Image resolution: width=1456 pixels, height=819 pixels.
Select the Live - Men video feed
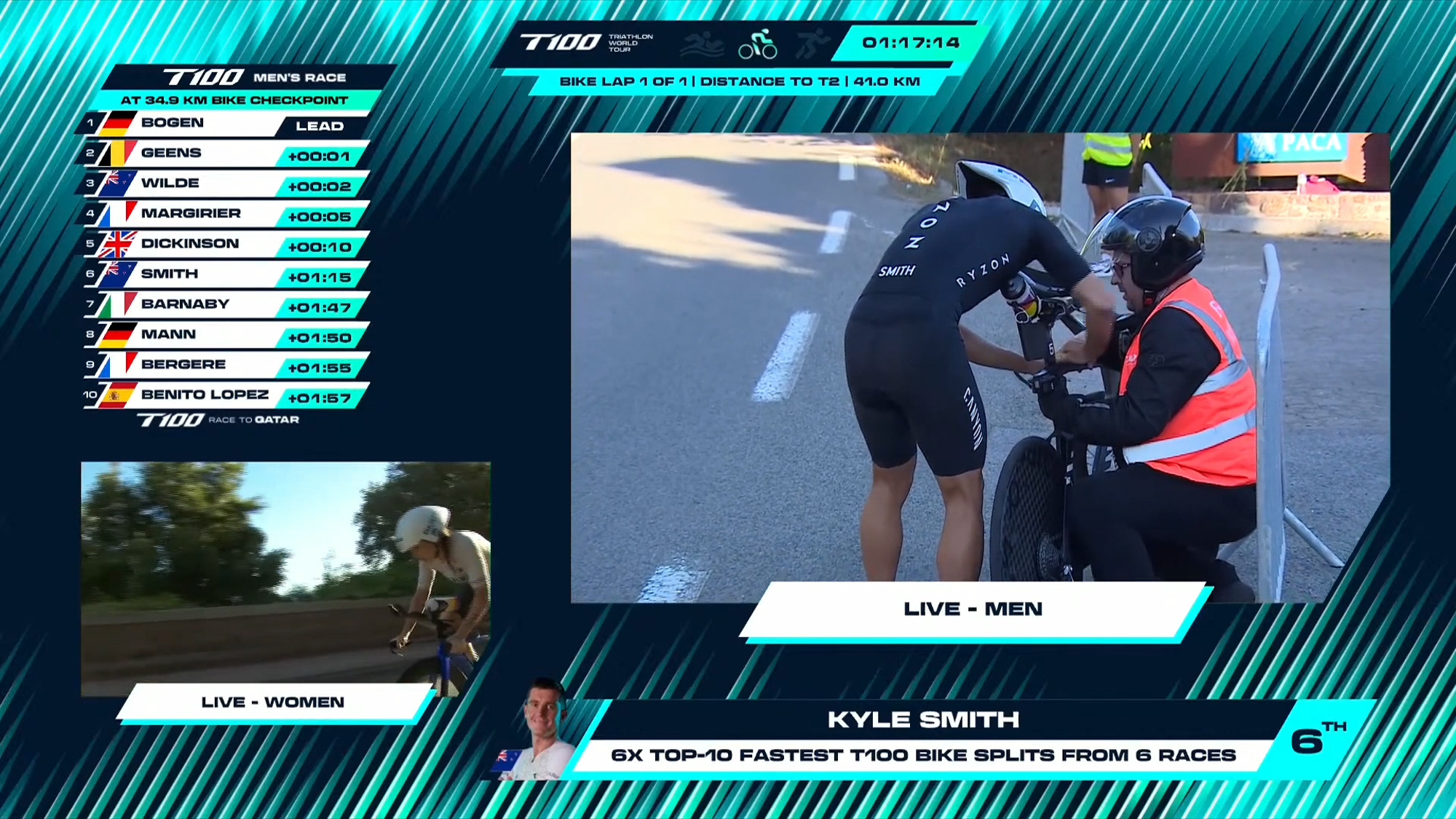[x=979, y=368]
